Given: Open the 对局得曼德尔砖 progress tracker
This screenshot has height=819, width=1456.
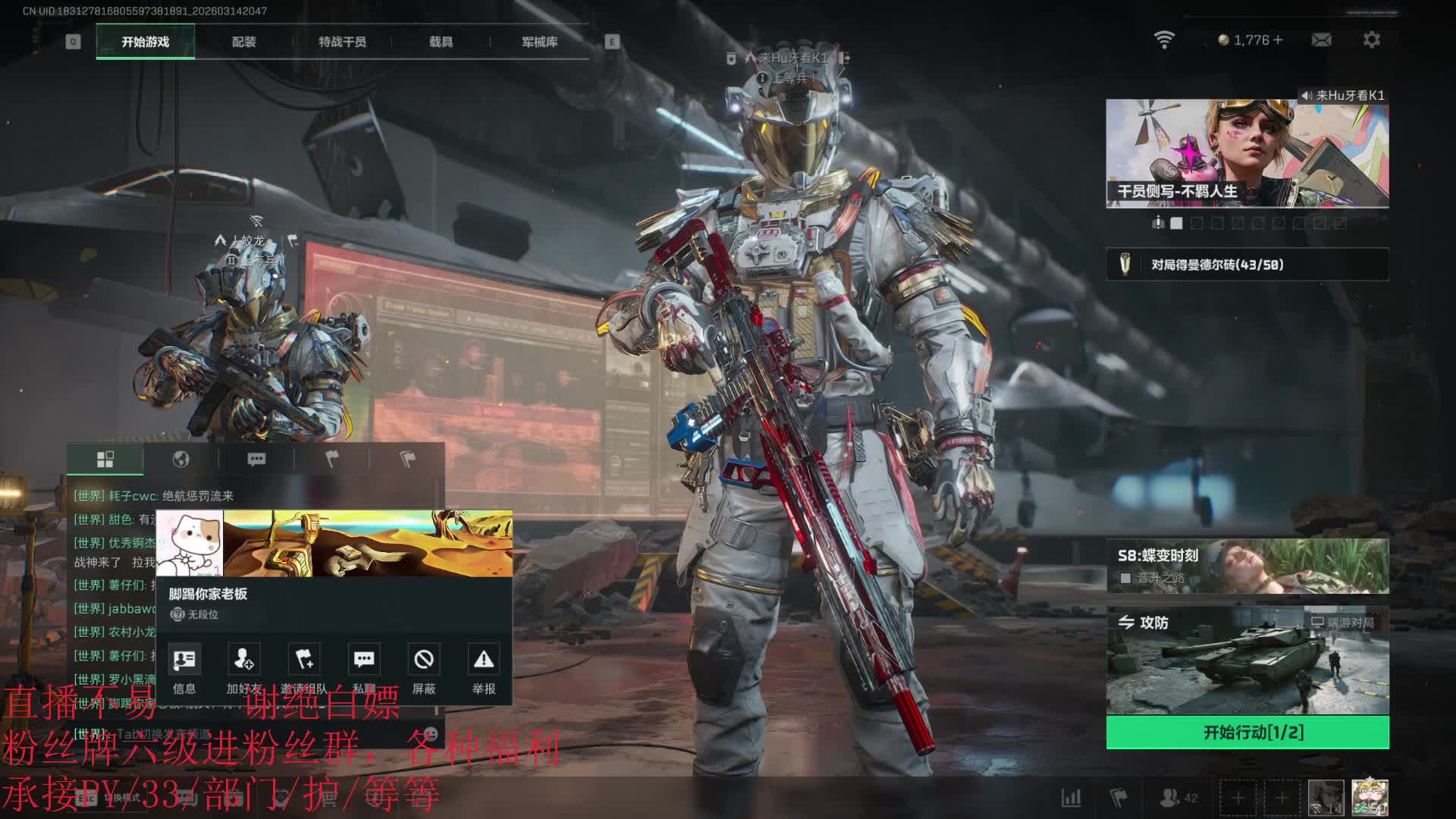Looking at the screenshot, I should pyautogui.click(x=1247, y=265).
